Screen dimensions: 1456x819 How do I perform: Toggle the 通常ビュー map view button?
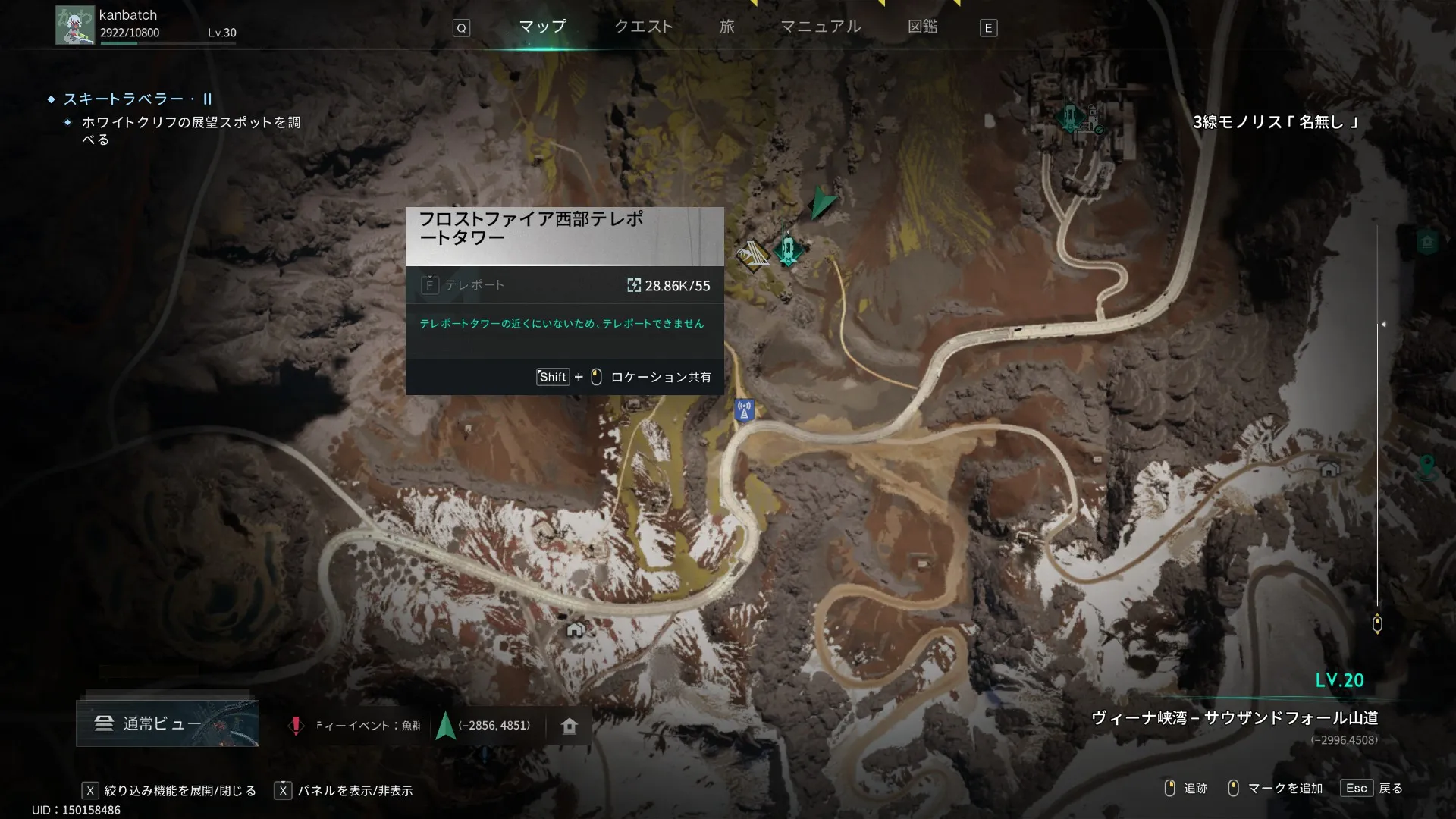(168, 723)
